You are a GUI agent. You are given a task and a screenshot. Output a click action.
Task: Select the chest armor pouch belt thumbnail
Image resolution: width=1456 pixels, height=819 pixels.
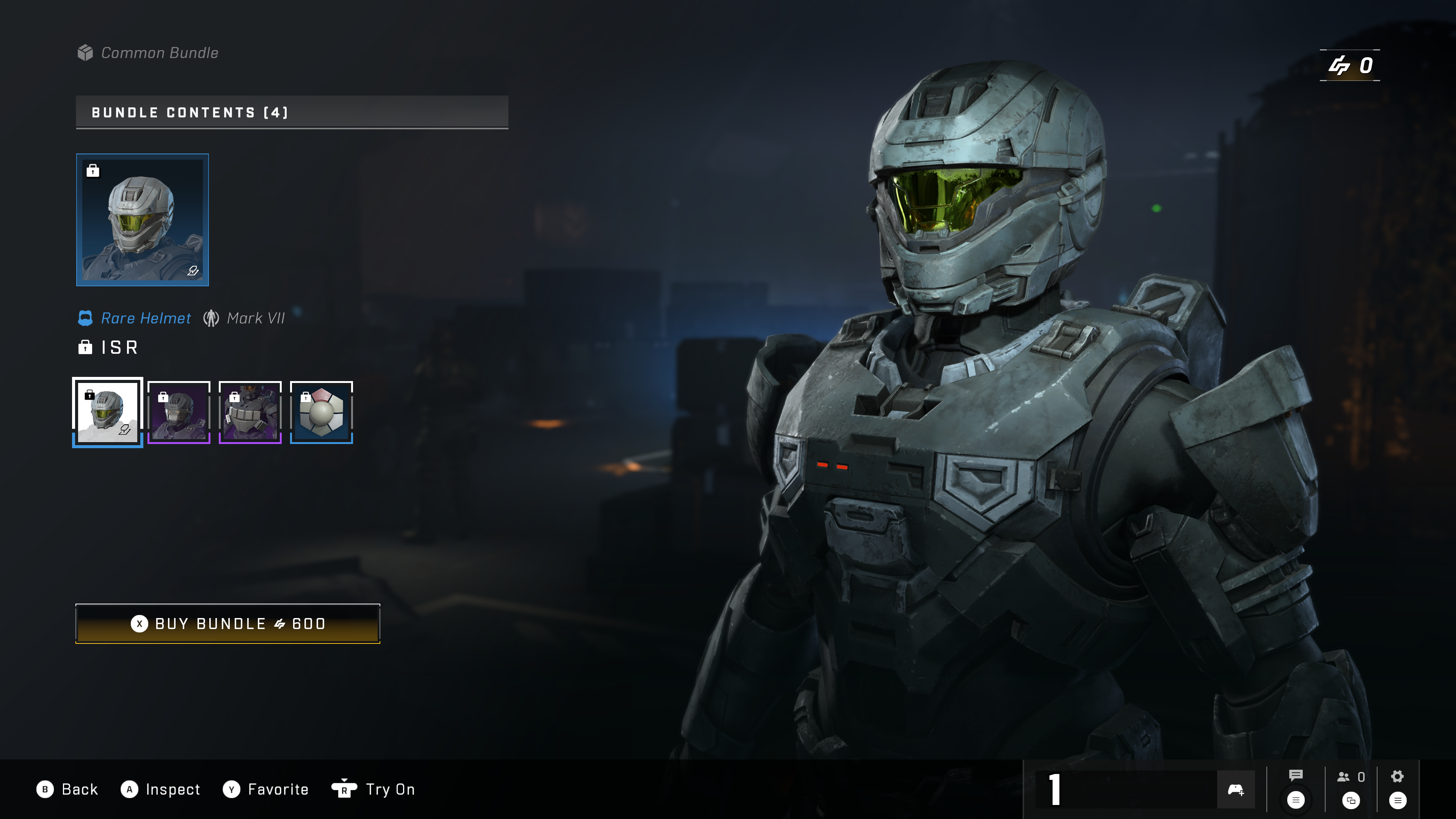(x=250, y=412)
